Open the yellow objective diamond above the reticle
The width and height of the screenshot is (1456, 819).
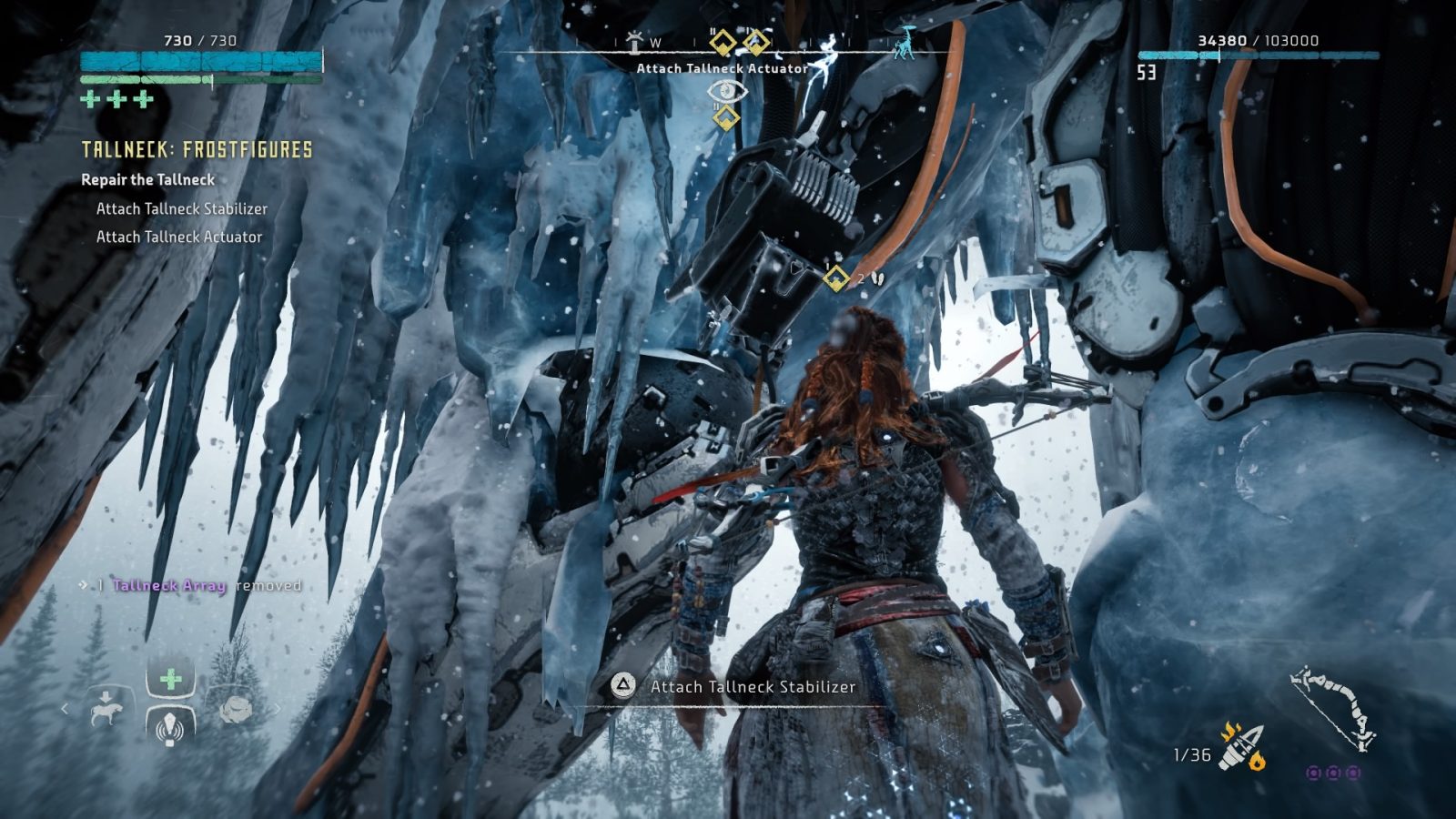tap(725, 116)
